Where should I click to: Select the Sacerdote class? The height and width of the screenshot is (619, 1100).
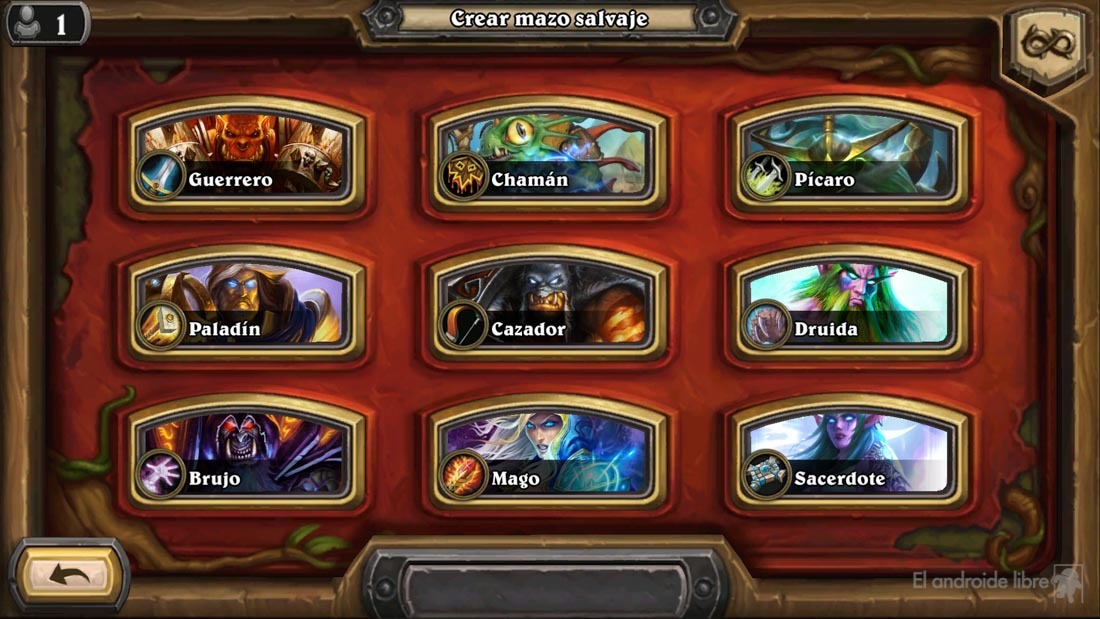851,454
